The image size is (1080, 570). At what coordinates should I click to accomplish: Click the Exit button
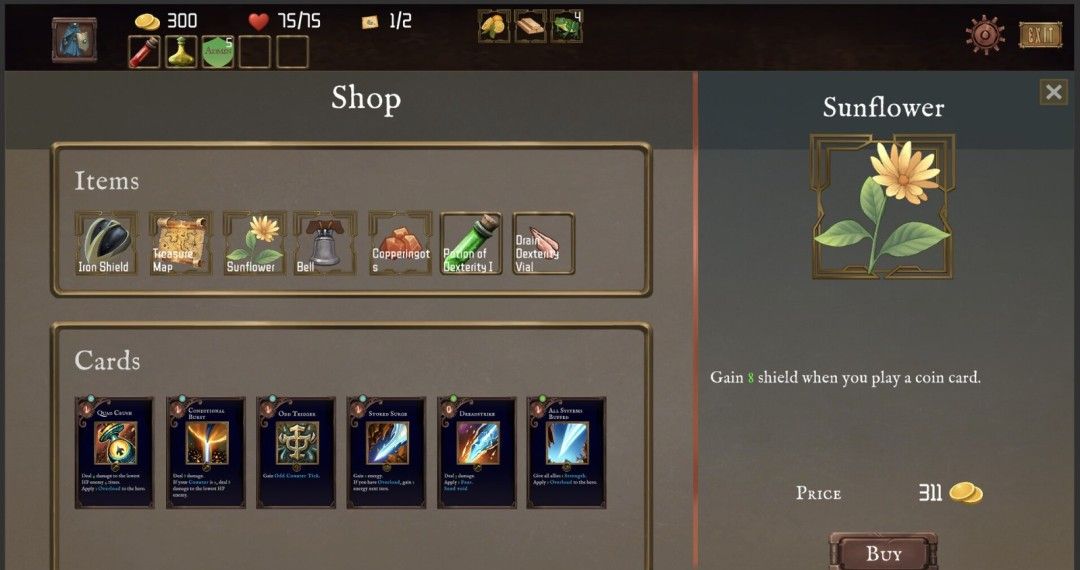[1040, 35]
